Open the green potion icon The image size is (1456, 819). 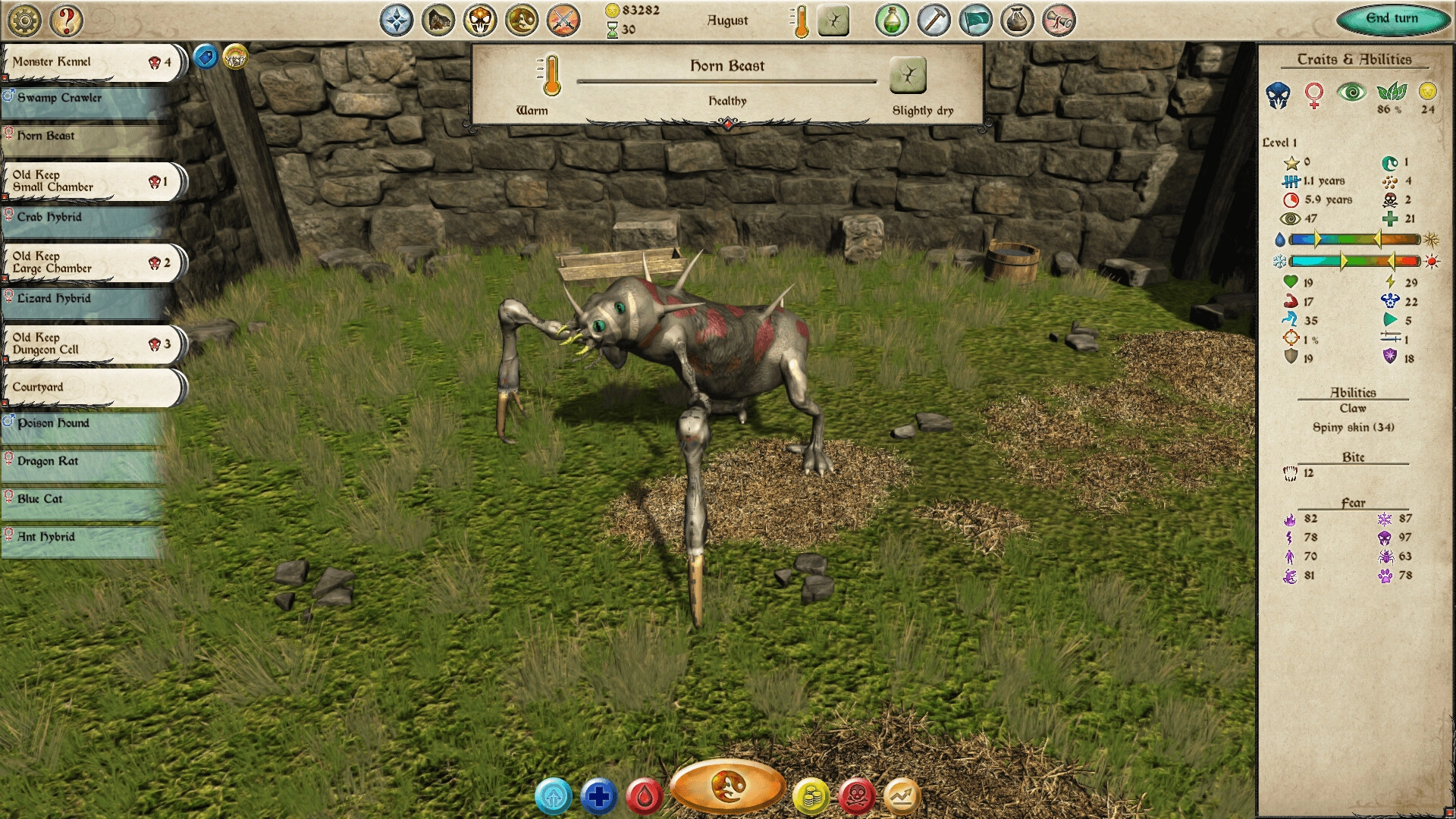892,20
